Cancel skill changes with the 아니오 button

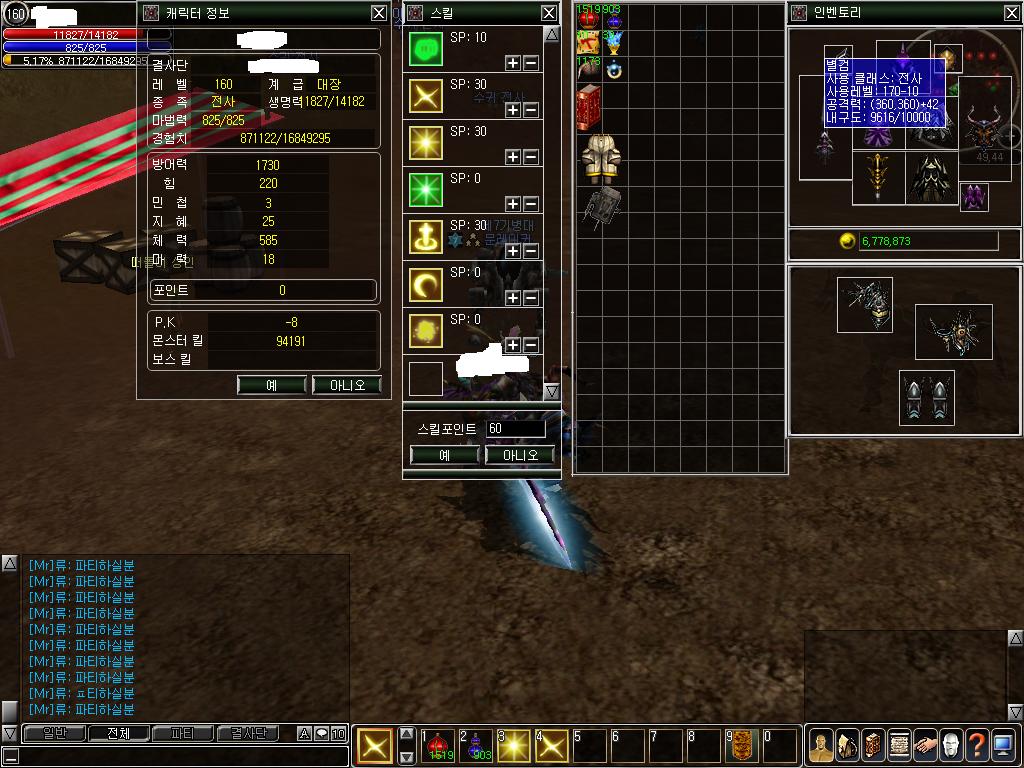520,455
